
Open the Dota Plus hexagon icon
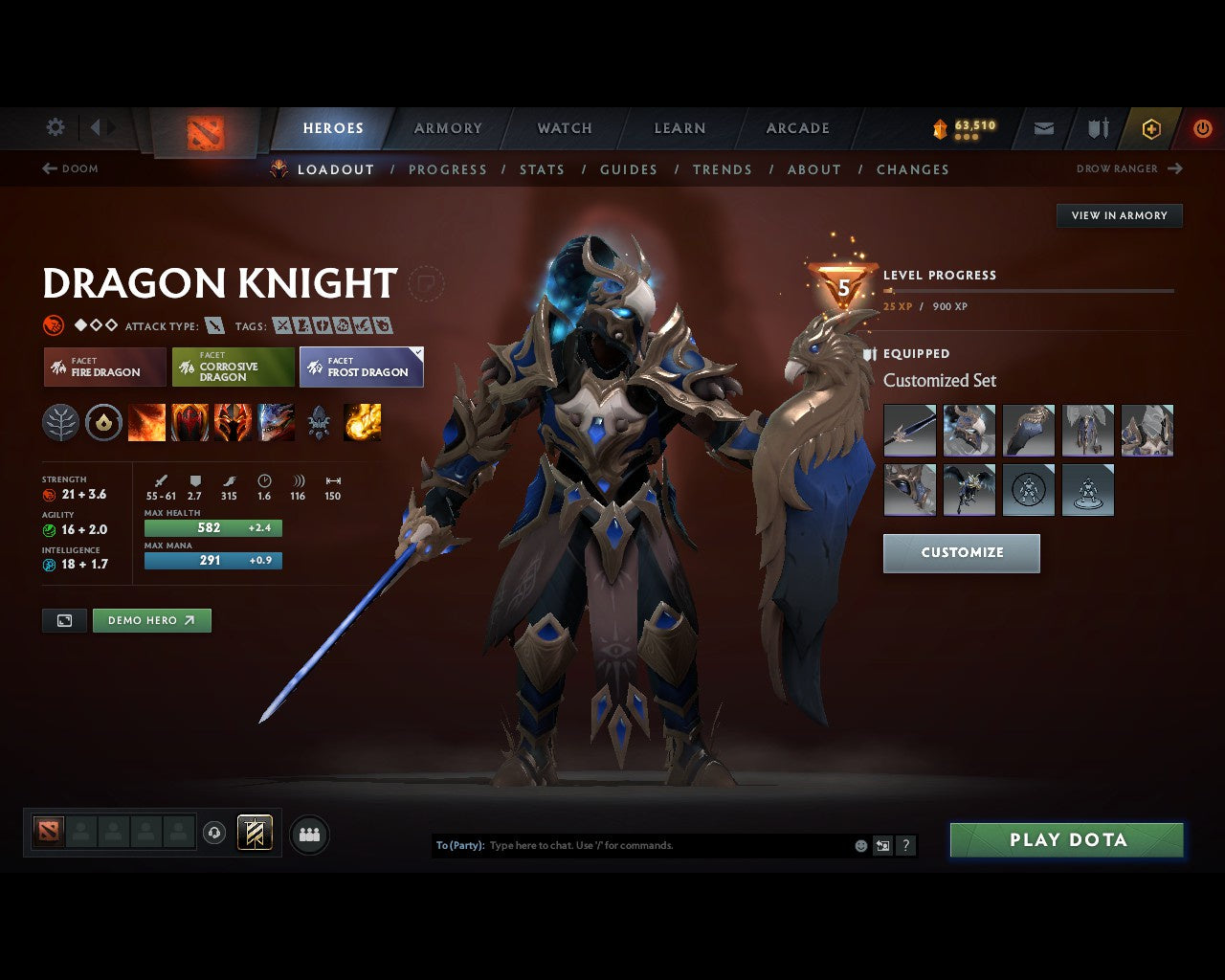pyautogui.click(x=1151, y=128)
